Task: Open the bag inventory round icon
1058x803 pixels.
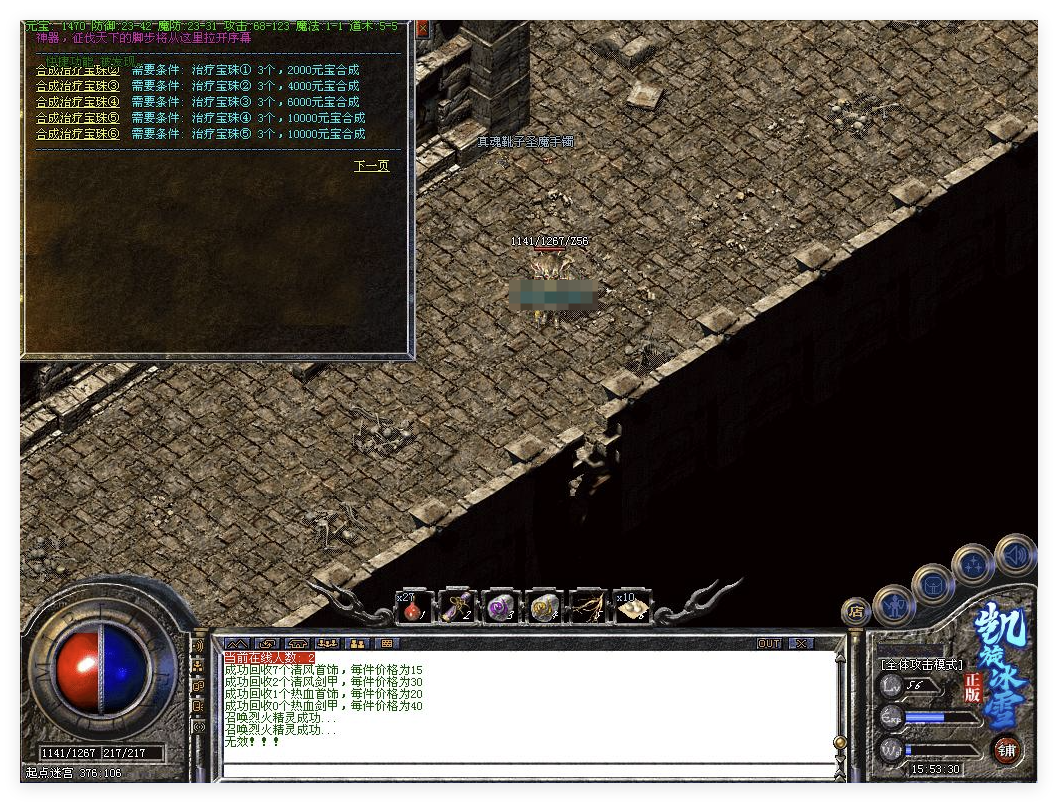Action: pyautogui.click(x=932, y=584)
